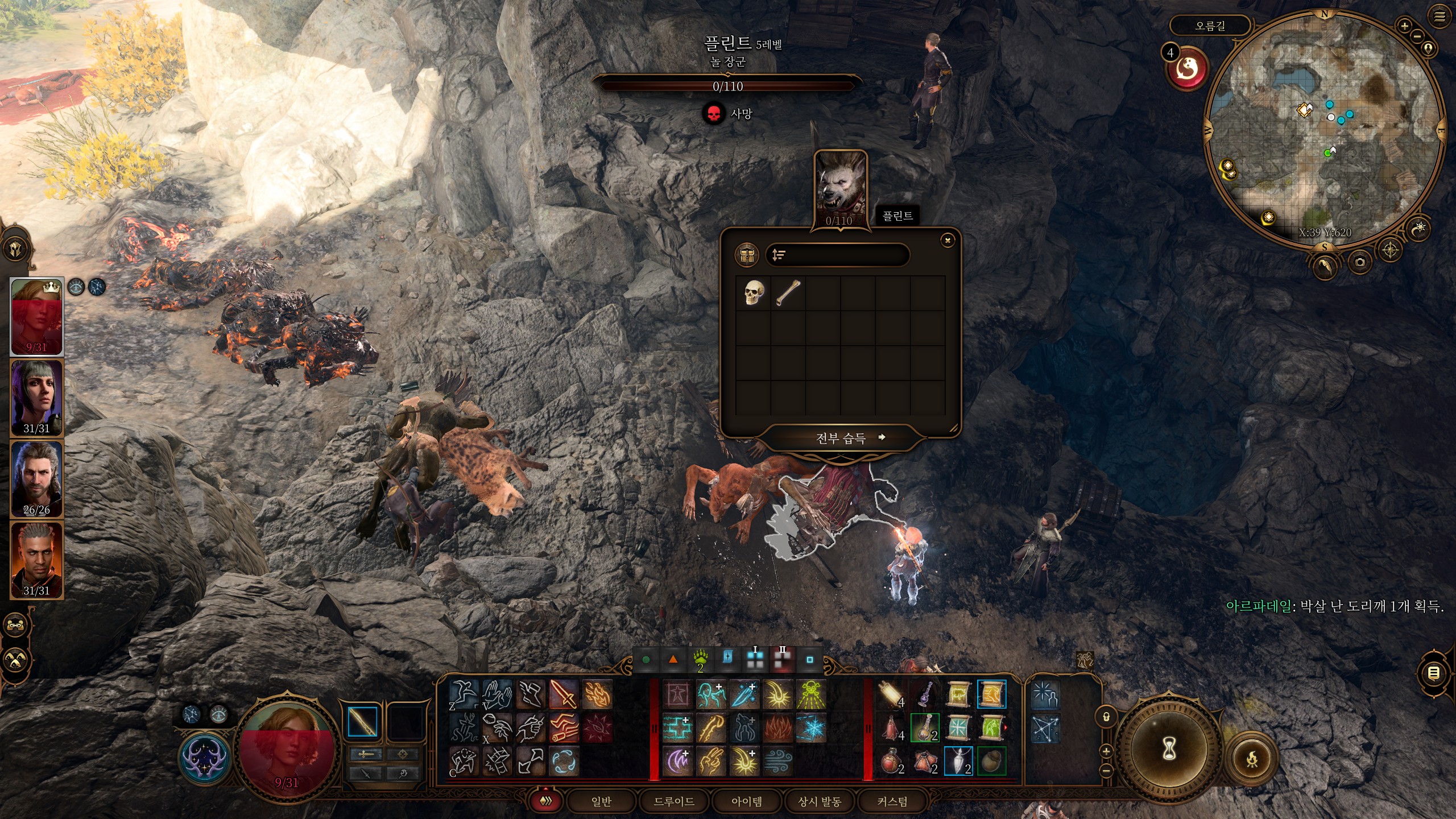Pick up the bone item from the loot
This screenshot has width=1456, height=819.
(788, 292)
